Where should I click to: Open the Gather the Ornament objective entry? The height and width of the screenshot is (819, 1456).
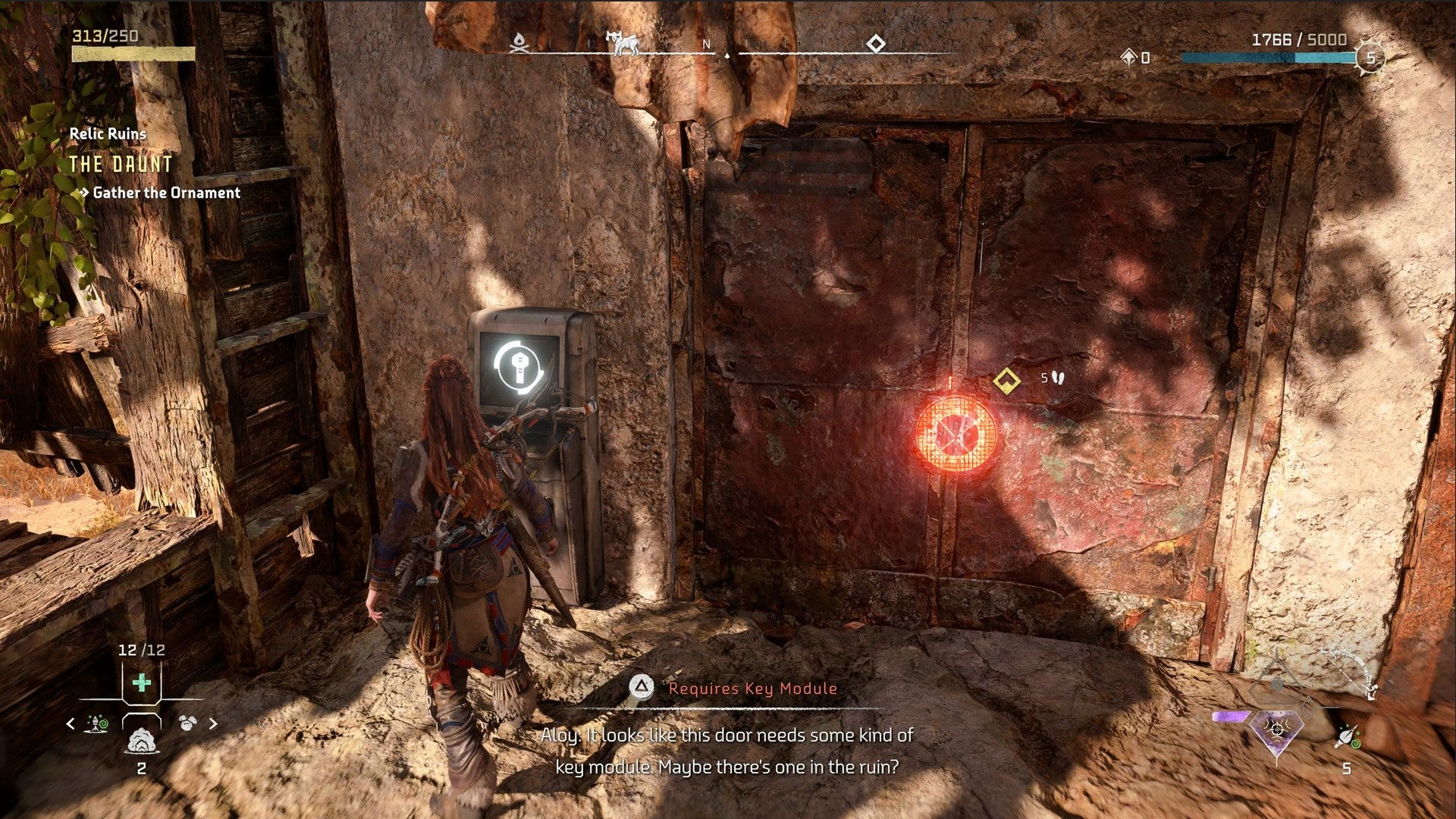point(165,193)
